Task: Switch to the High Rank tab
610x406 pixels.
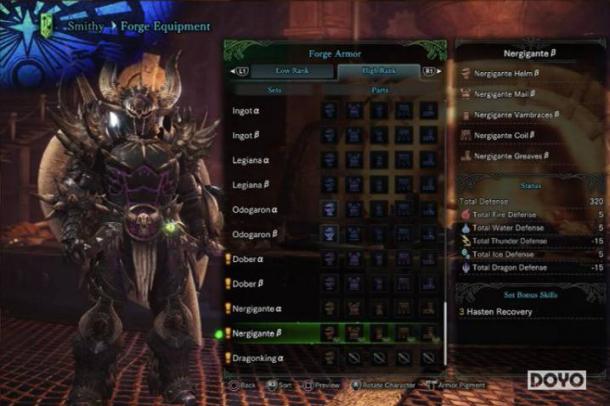Action: pyautogui.click(x=378, y=71)
